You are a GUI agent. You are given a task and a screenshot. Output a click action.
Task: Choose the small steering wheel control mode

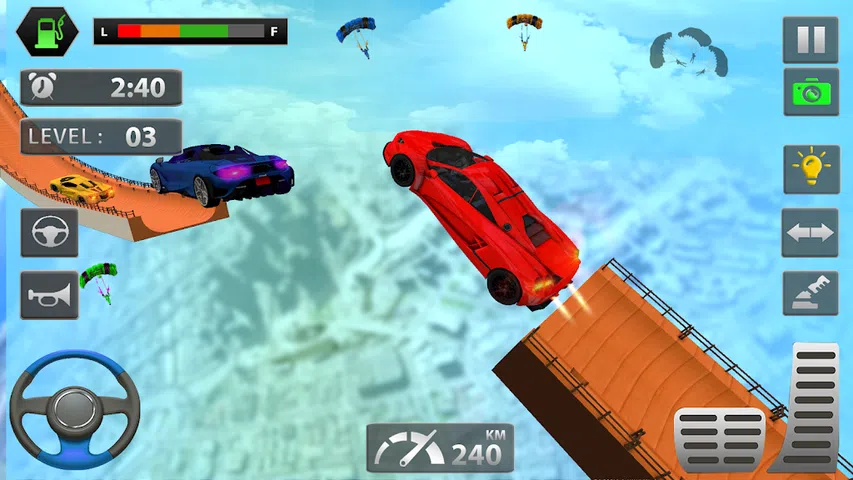pyautogui.click(x=49, y=233)
